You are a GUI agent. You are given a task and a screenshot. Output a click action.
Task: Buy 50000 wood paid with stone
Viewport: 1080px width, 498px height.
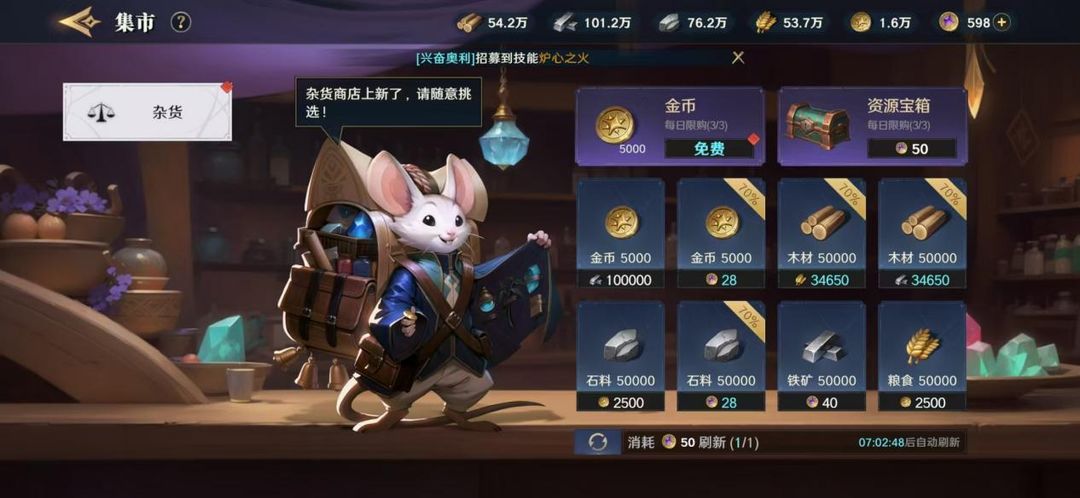tap(922, 280)
